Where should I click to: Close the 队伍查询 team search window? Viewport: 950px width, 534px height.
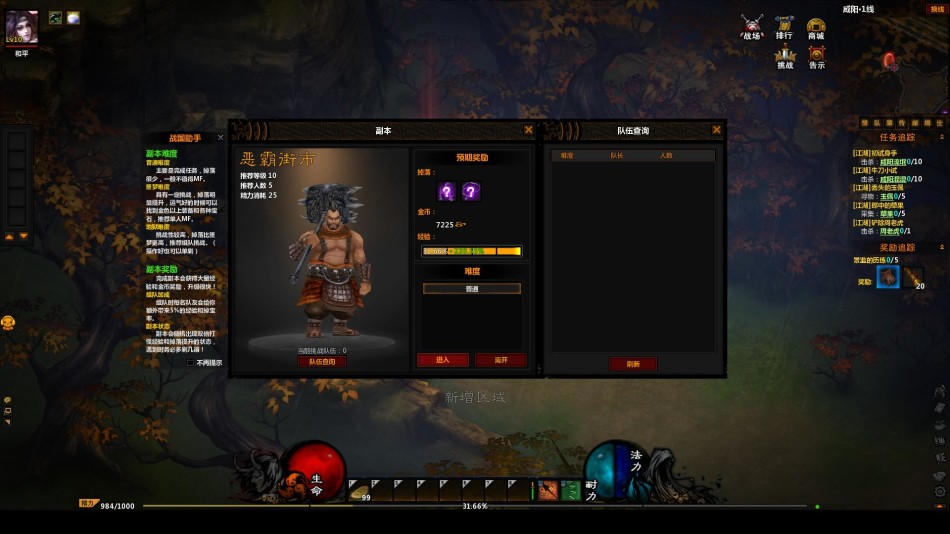(716, 130)
